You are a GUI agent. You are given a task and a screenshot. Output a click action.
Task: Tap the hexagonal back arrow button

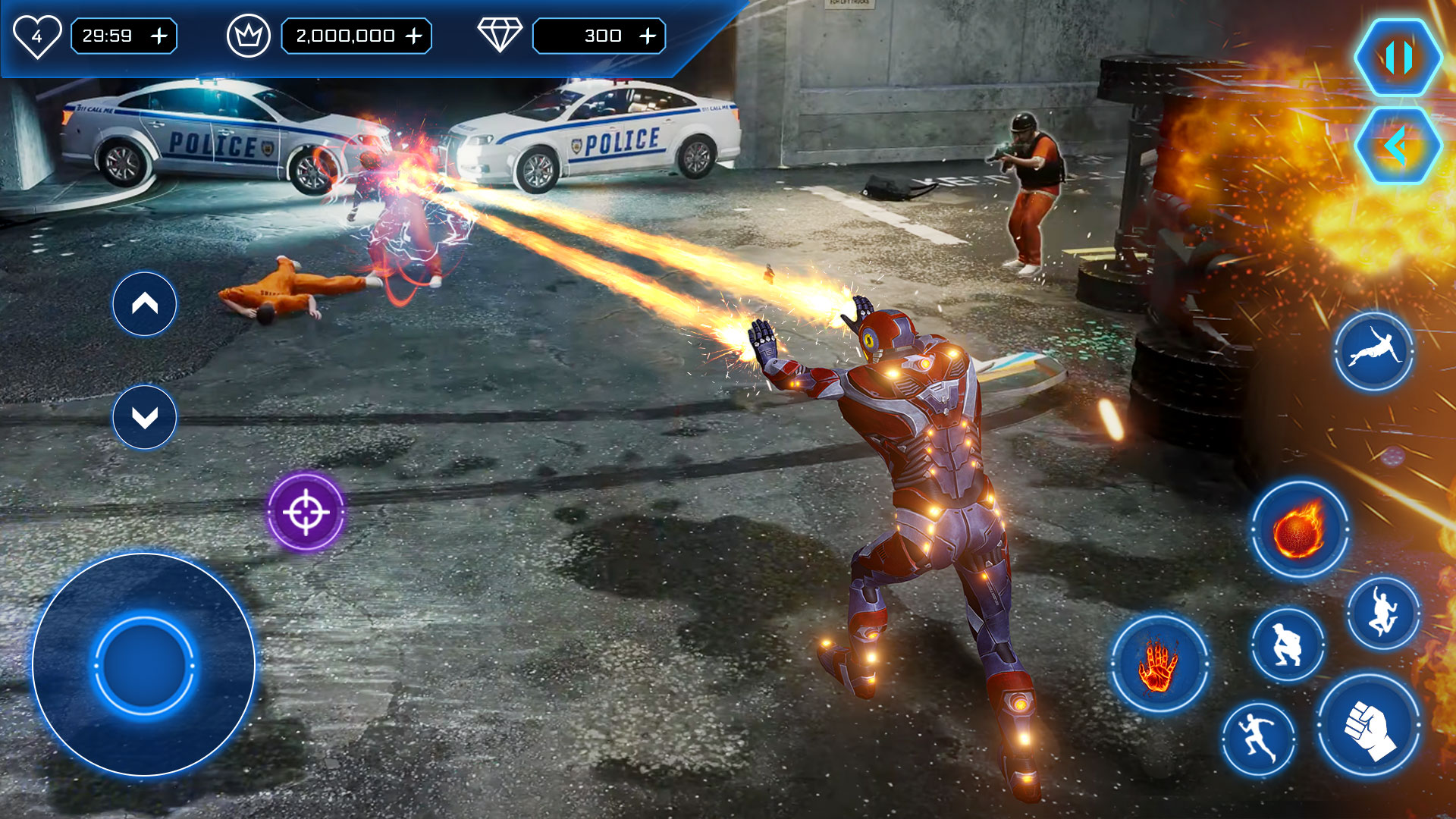(x=1398, y=146)
